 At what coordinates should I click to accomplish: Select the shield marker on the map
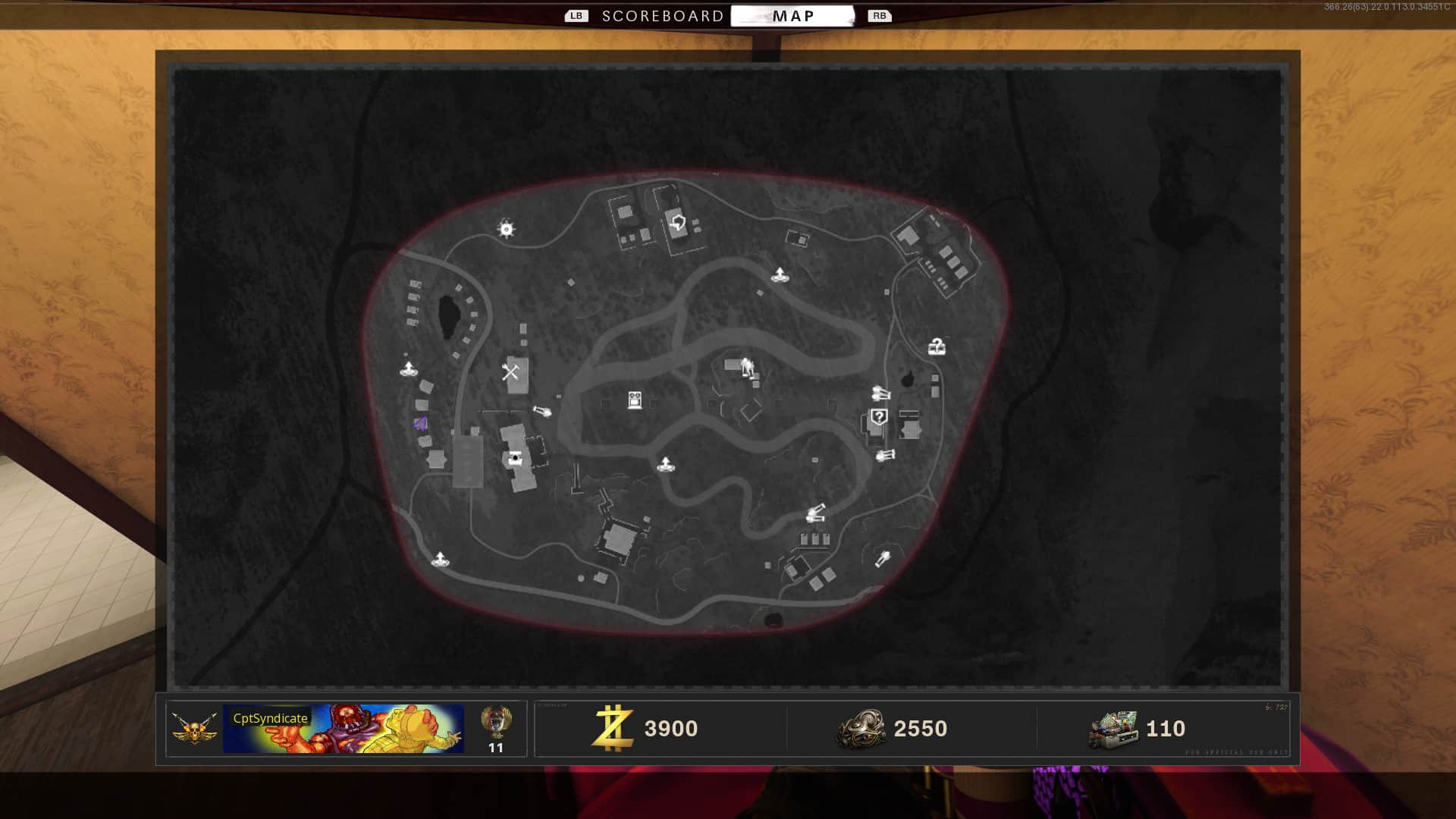pos(678,223)
